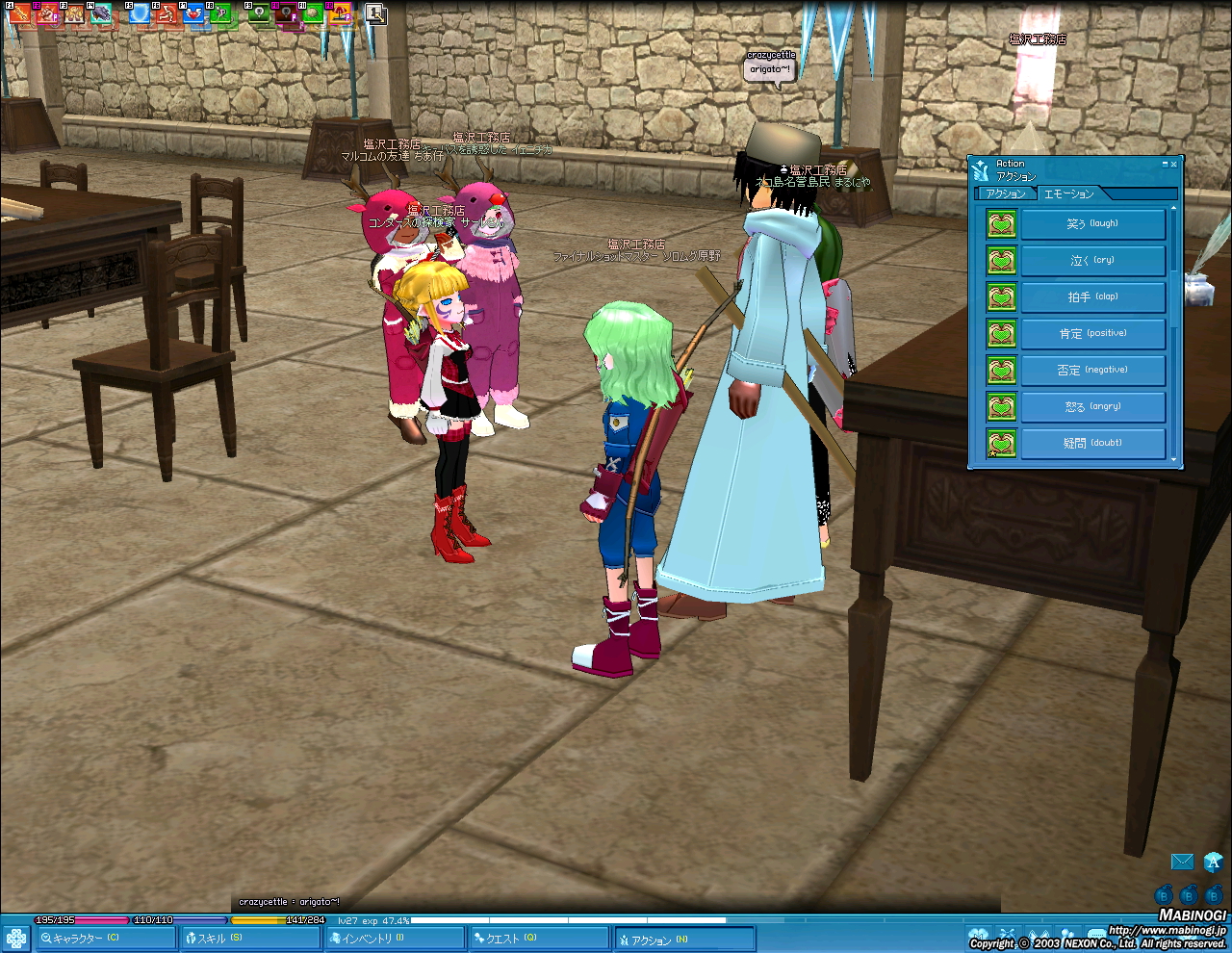Choose the 泣く (cry) emotion

pos(1092,260)
